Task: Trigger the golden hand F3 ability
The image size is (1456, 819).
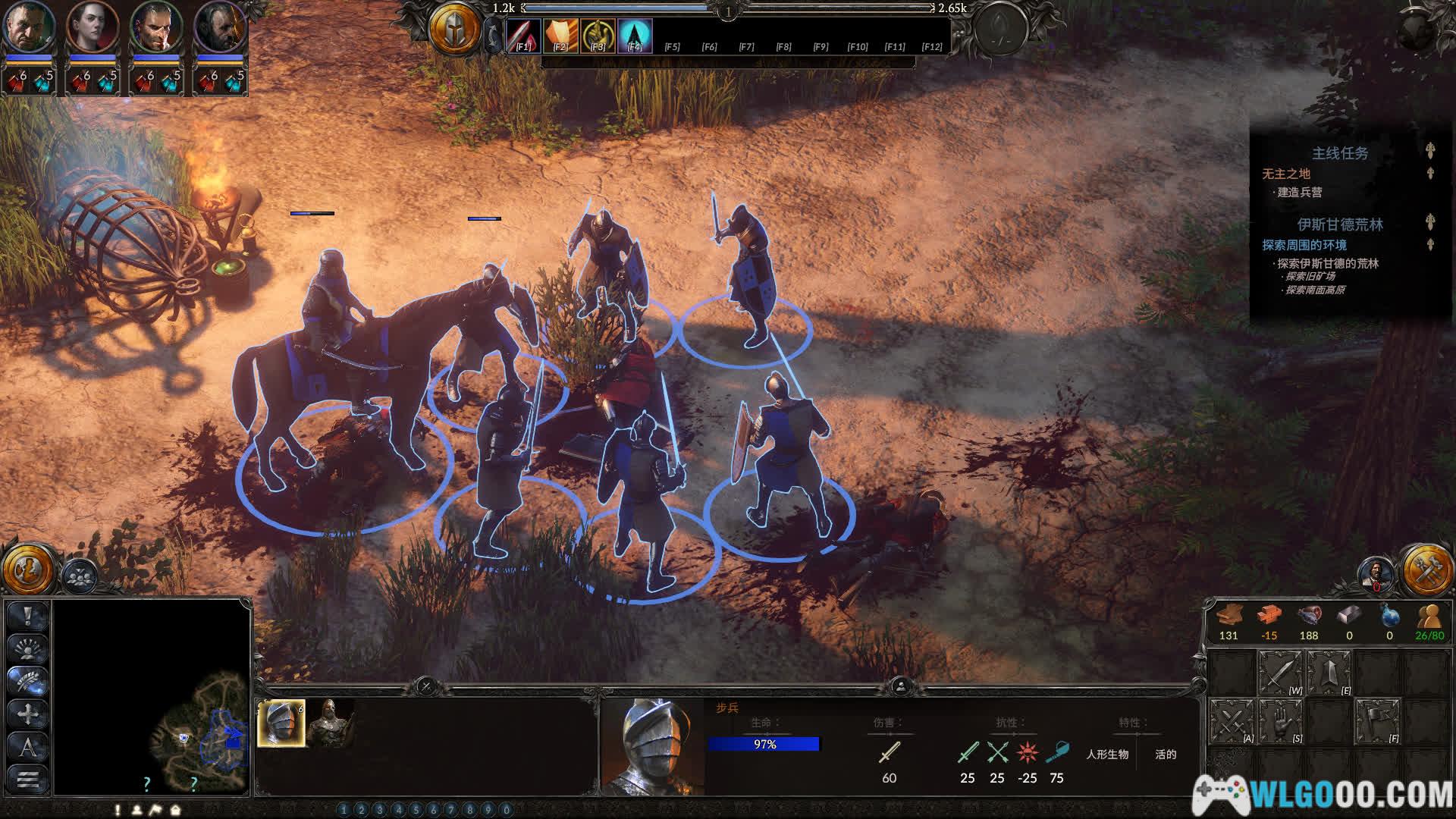Action: (598, 35)
